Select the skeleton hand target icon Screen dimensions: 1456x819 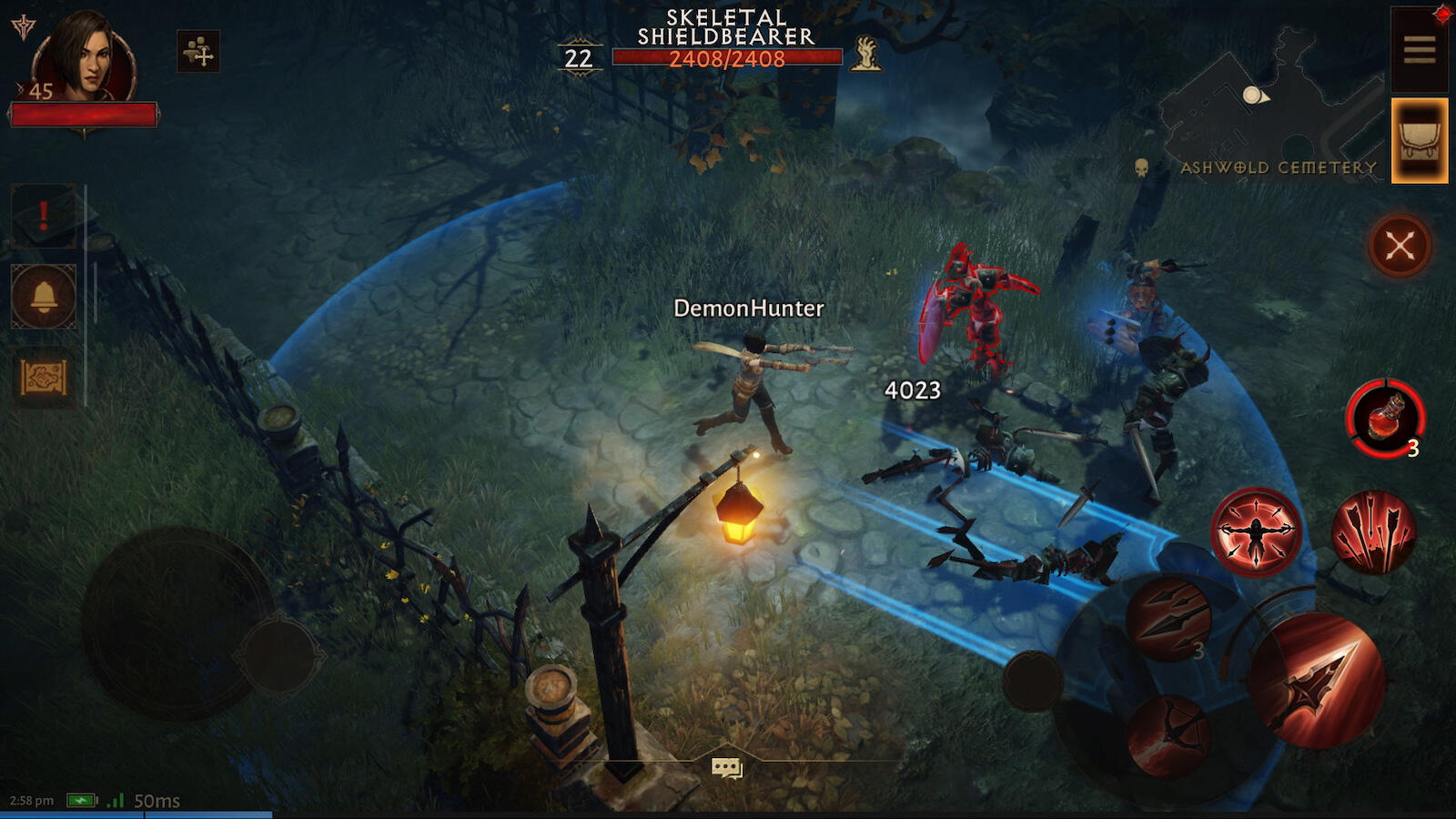pyautogui.click(x=864, y=54)
